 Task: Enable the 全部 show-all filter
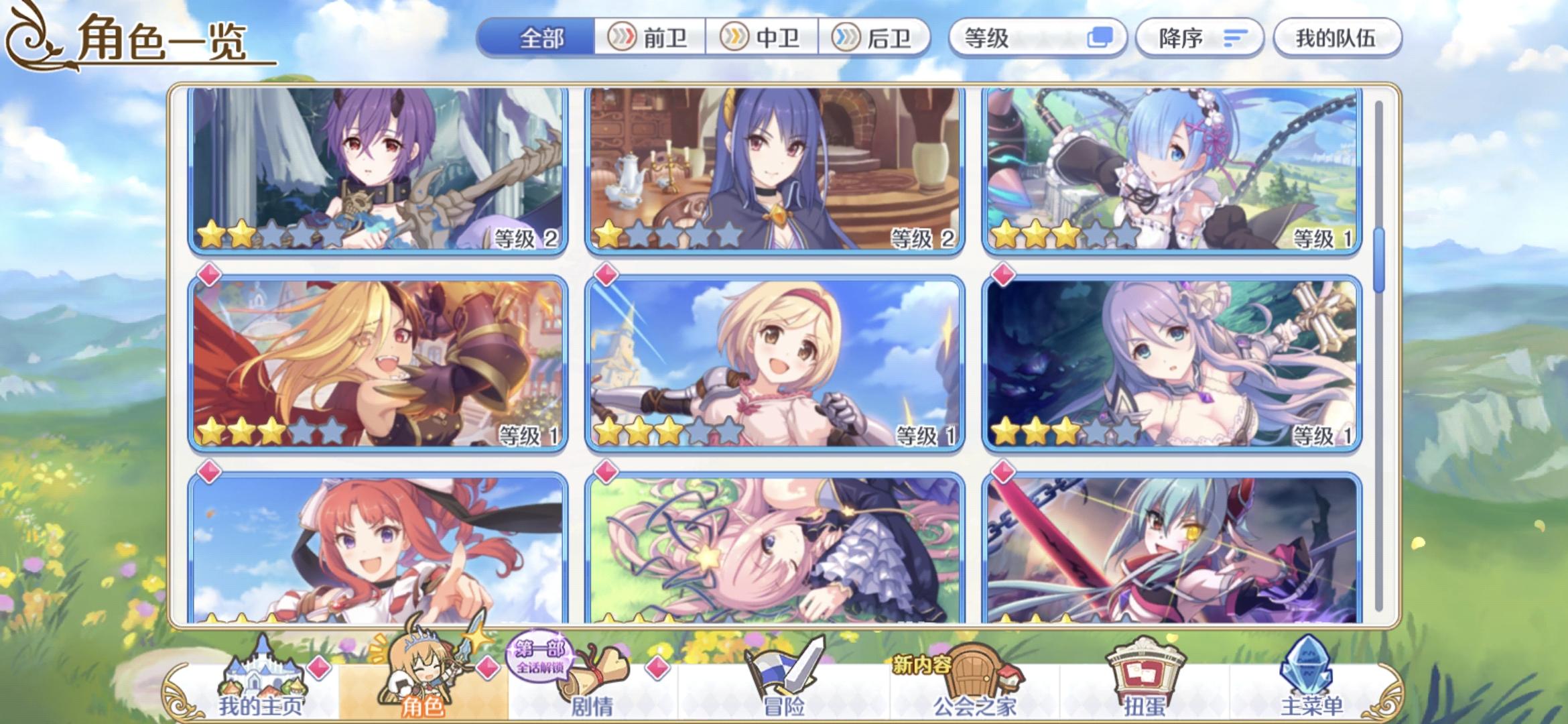click(x=540, y=38)
